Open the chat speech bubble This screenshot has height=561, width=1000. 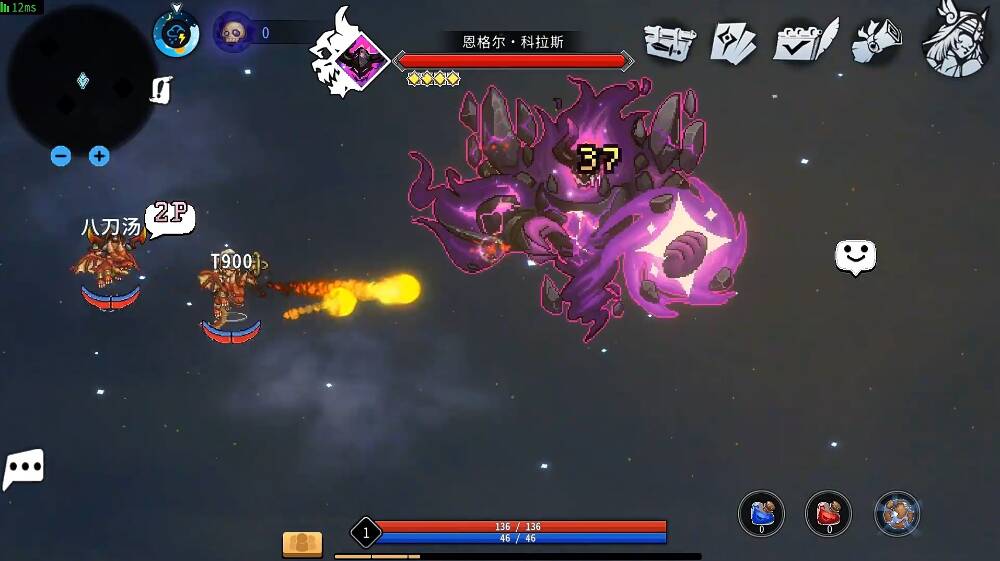24,468
